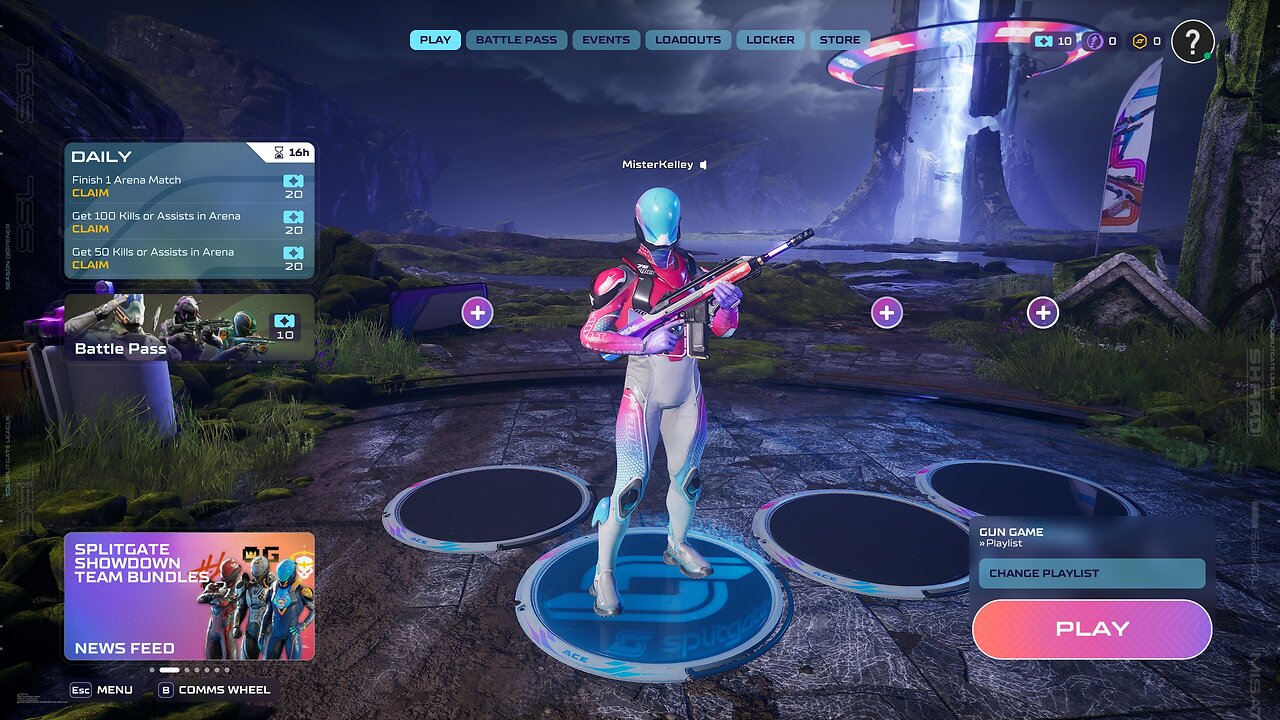Select the Play tab in top navigation
1280x720 pixels.
(x=435, y=40)
